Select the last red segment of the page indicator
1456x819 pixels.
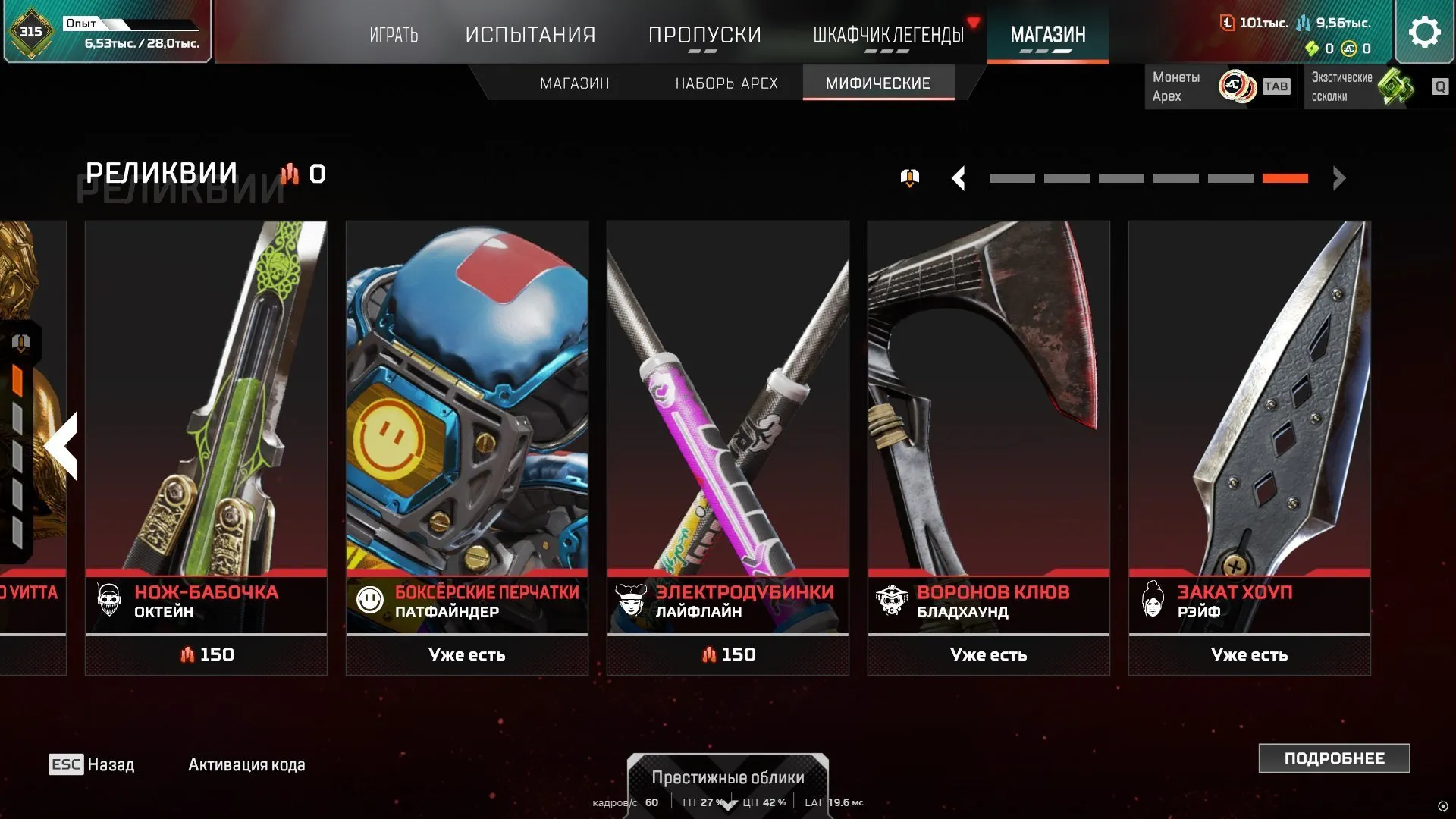coord(1285,178)
